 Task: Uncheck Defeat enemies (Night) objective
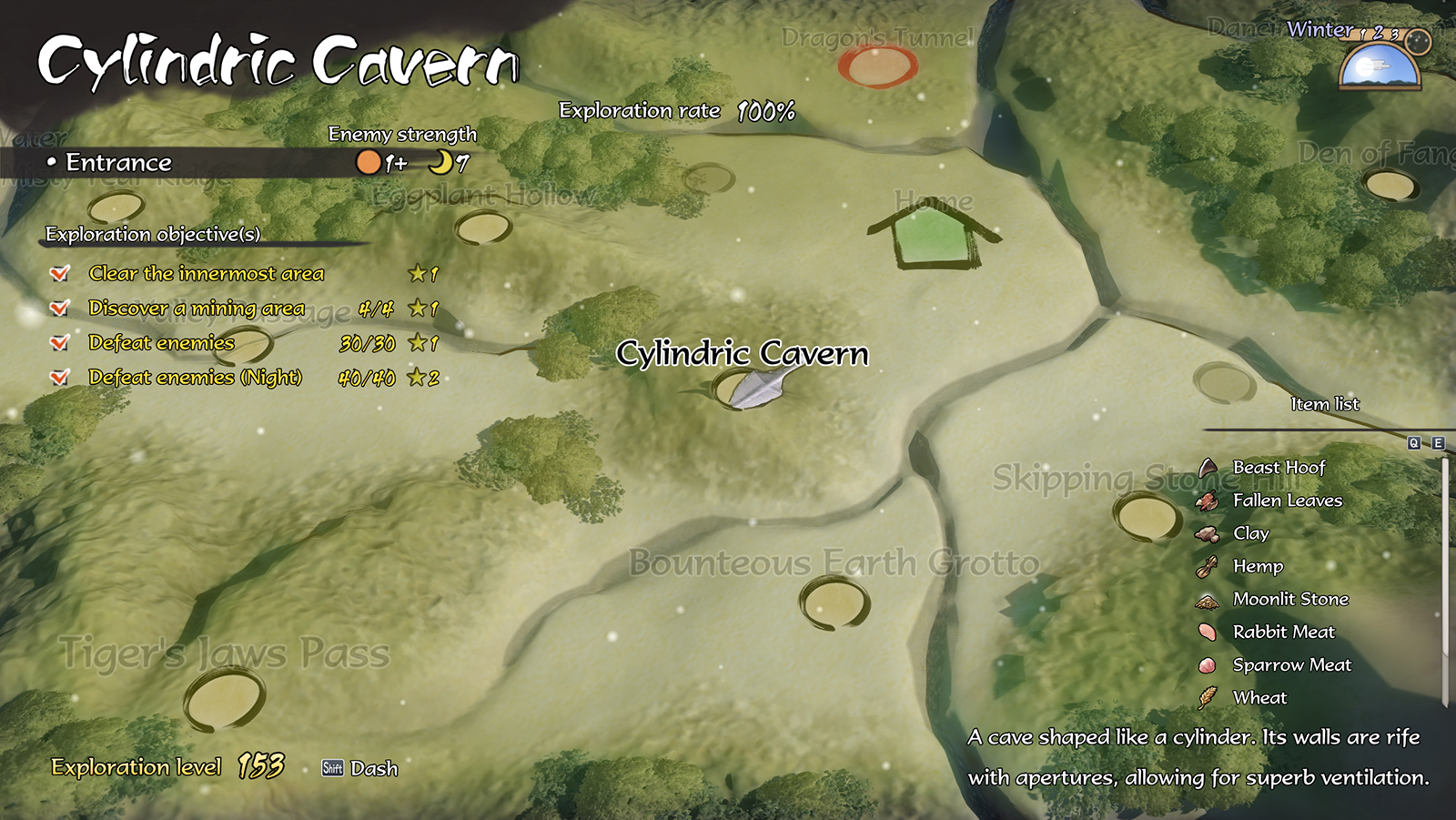[x=61, y=377]
